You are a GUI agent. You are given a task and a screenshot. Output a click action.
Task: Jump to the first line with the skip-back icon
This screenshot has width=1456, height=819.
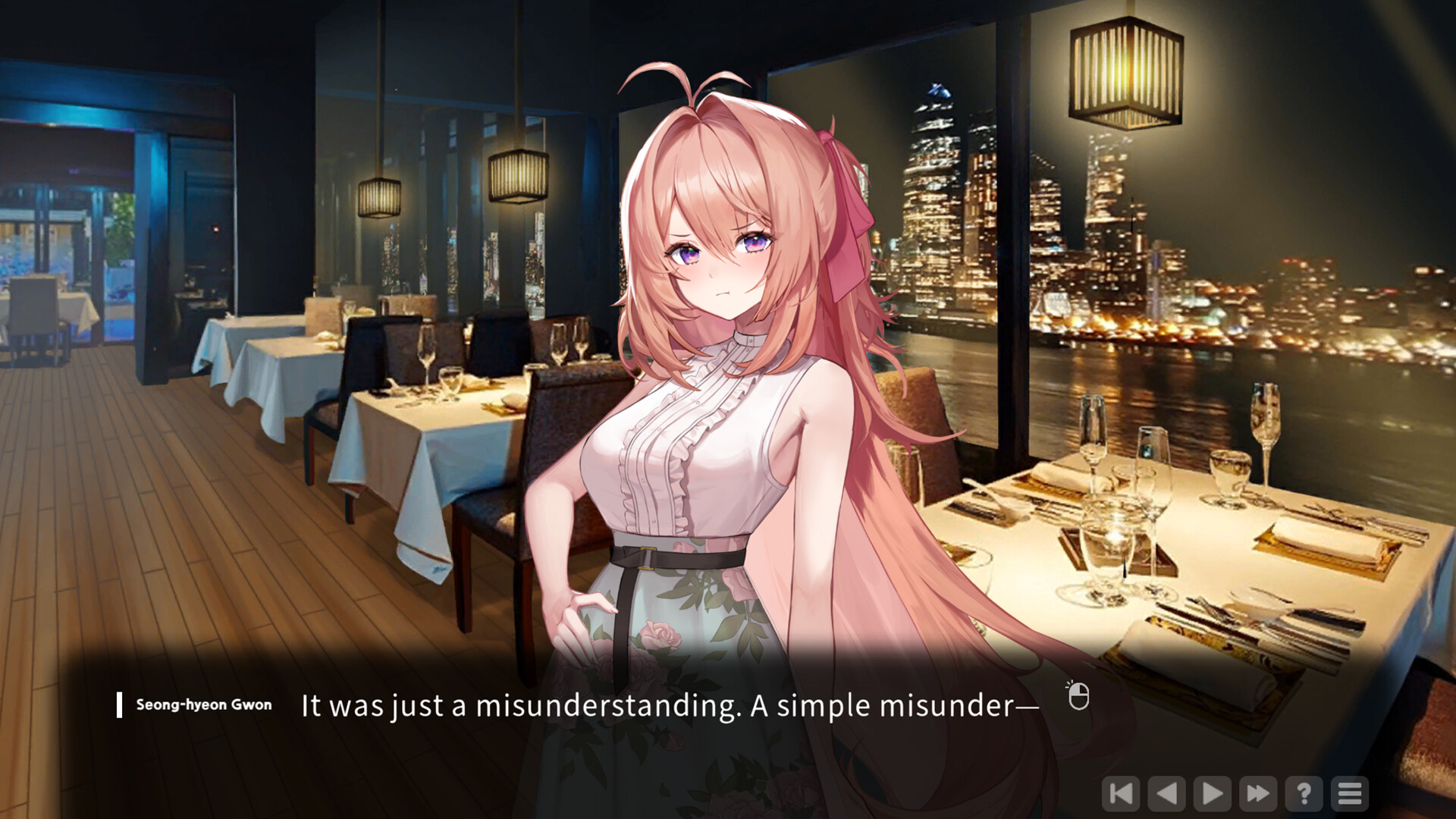click(x=1121, y=794)
